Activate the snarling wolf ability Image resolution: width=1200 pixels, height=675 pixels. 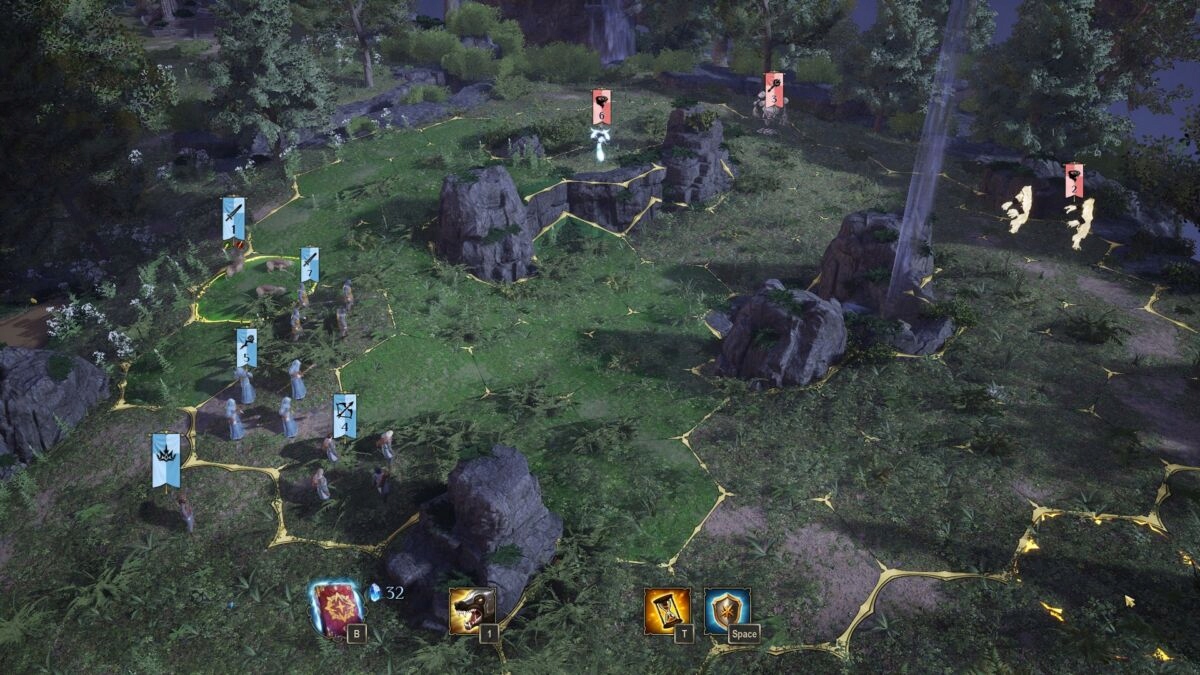point(472,610)
